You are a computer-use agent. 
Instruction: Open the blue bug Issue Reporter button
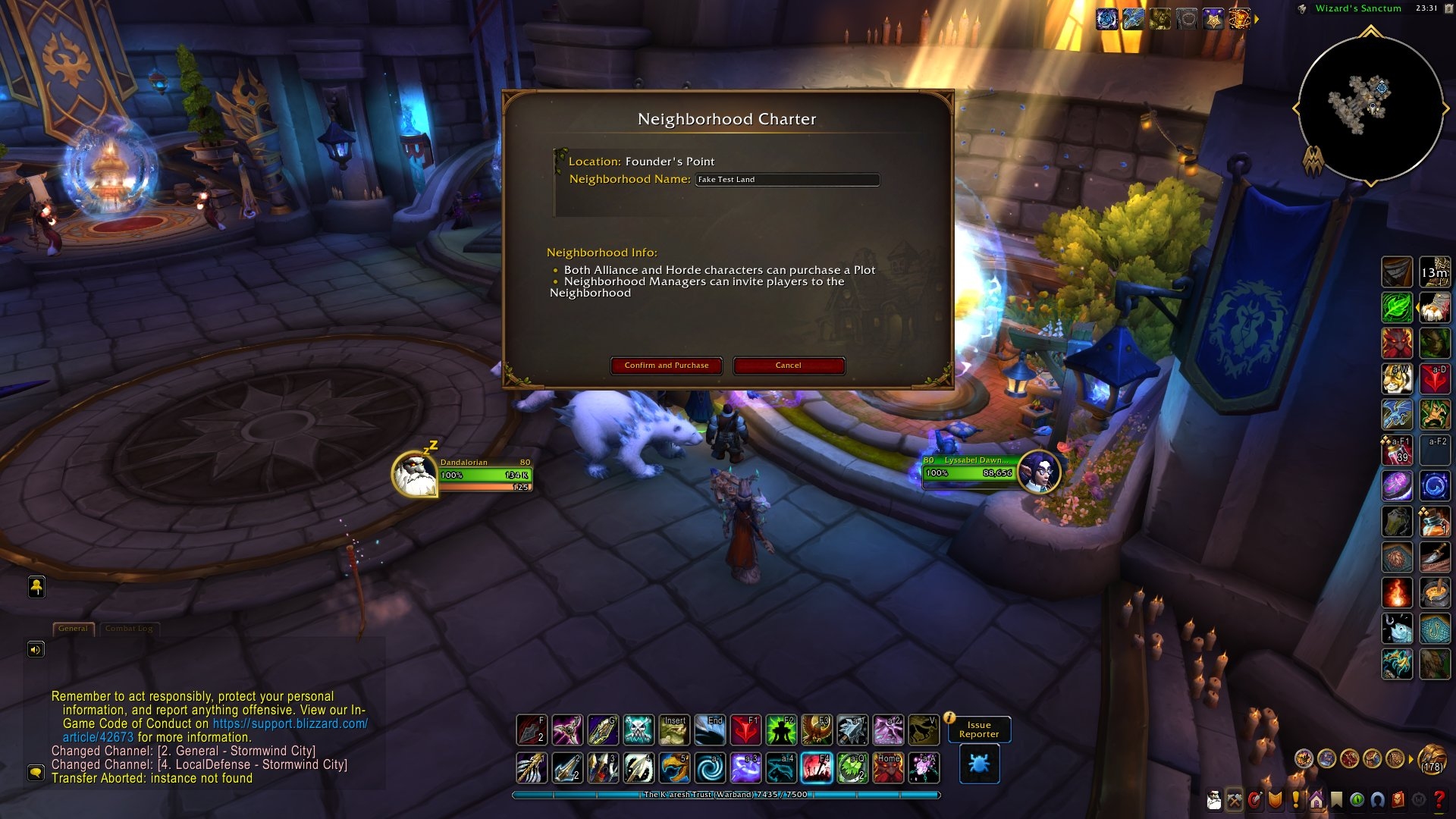(x=979, y=764)
